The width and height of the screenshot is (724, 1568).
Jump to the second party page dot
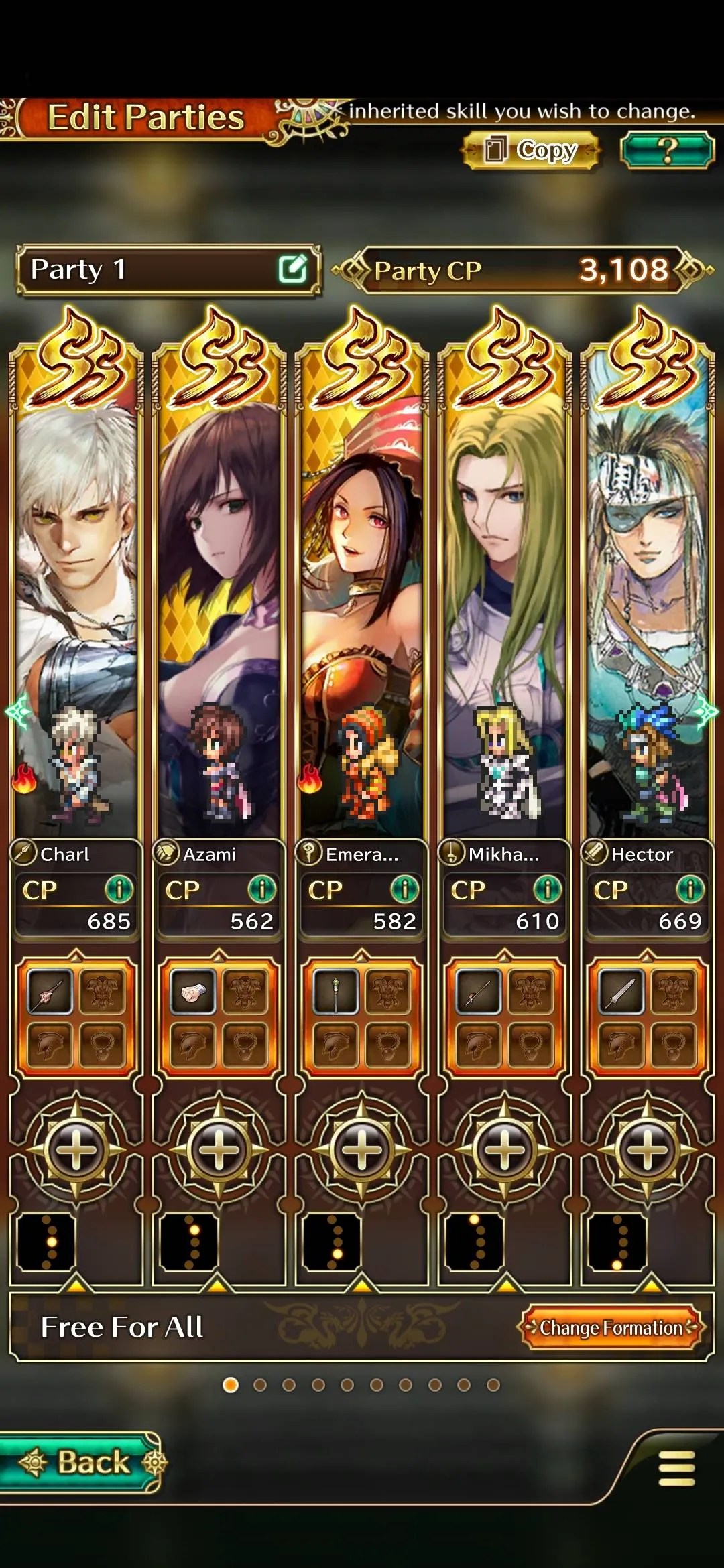[x=260, y=1385]
